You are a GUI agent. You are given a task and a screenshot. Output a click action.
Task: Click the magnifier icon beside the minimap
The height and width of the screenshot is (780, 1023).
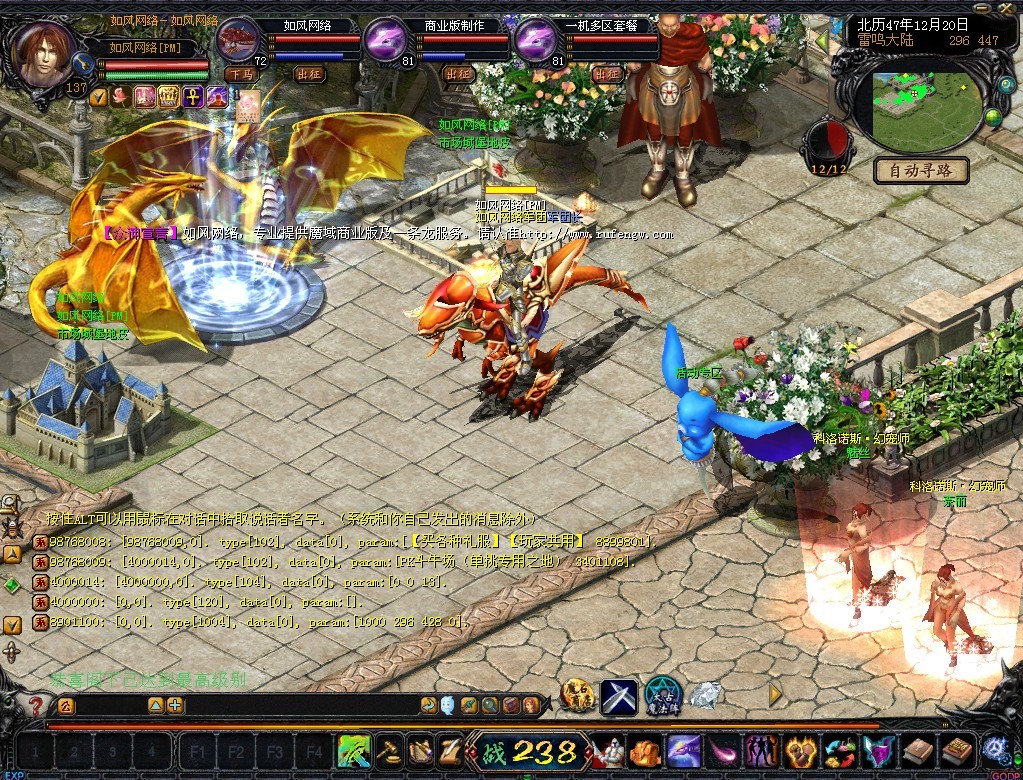tap(1007, 87)
